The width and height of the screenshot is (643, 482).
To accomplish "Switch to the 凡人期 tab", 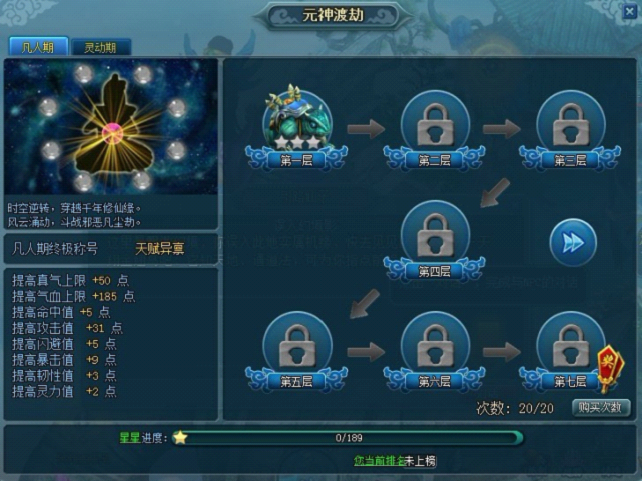I will 38,47.
